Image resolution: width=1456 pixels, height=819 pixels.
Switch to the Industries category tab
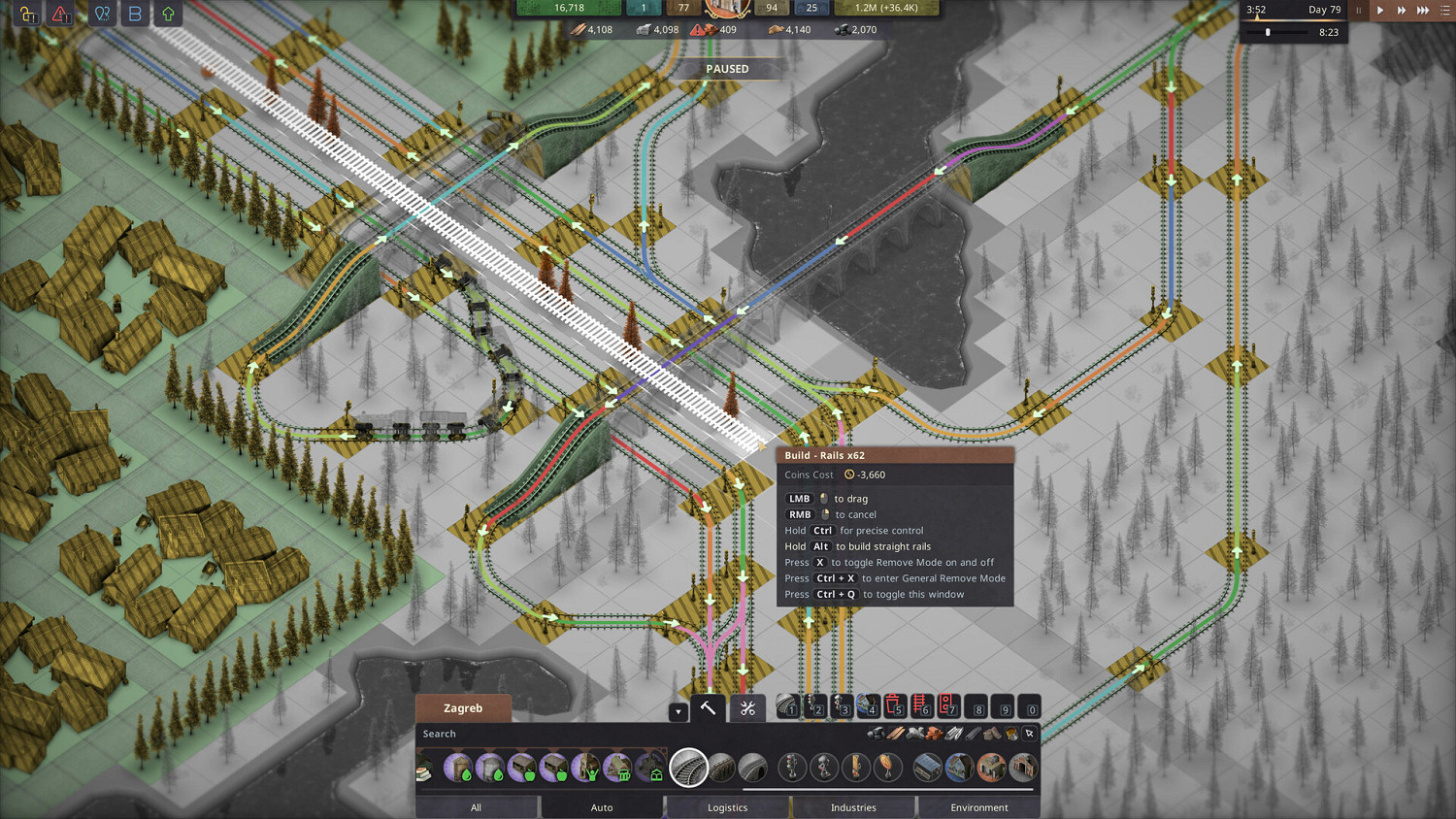pos(854,806)
